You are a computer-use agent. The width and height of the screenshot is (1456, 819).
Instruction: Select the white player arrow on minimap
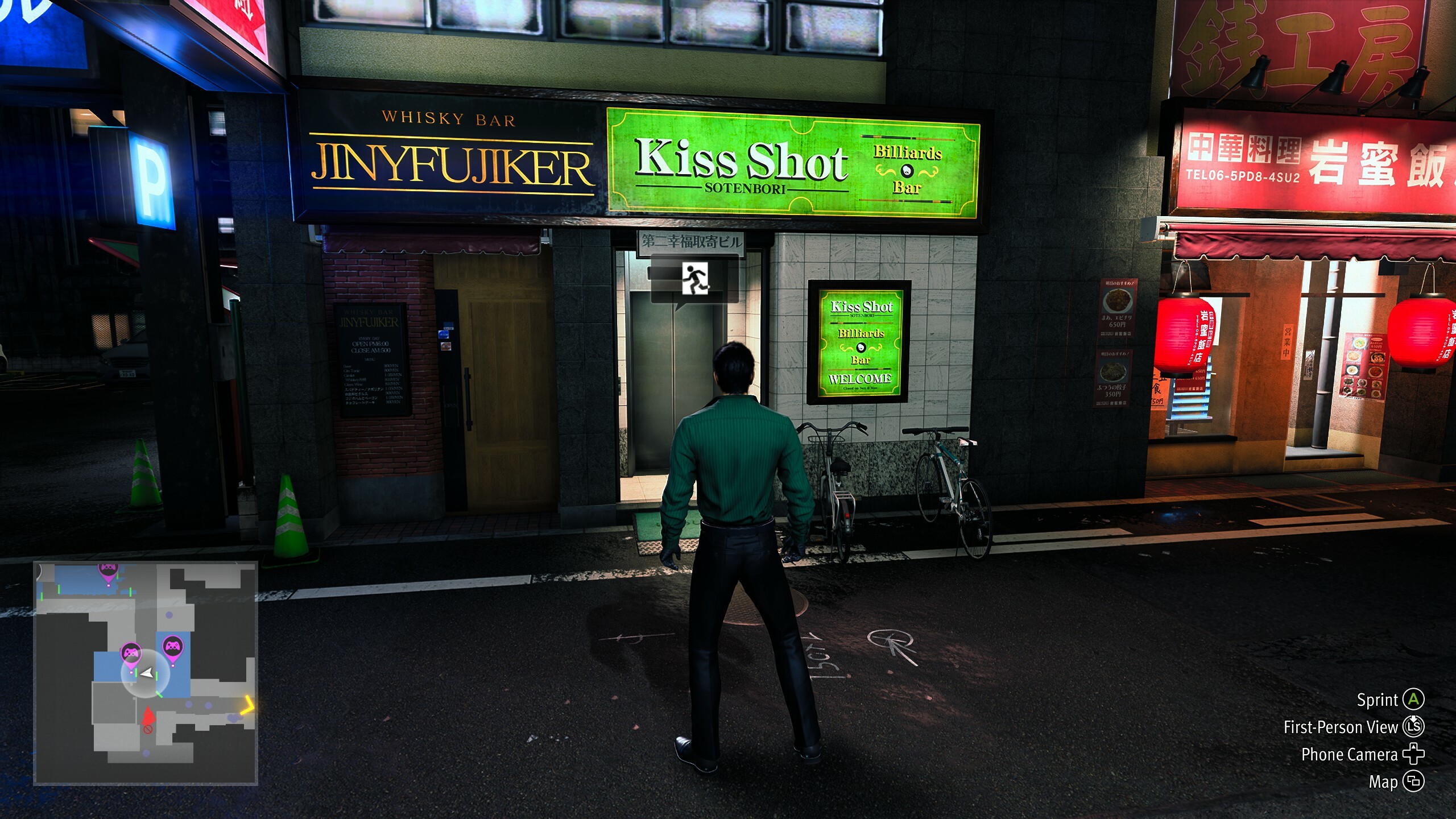click(147, 673)
